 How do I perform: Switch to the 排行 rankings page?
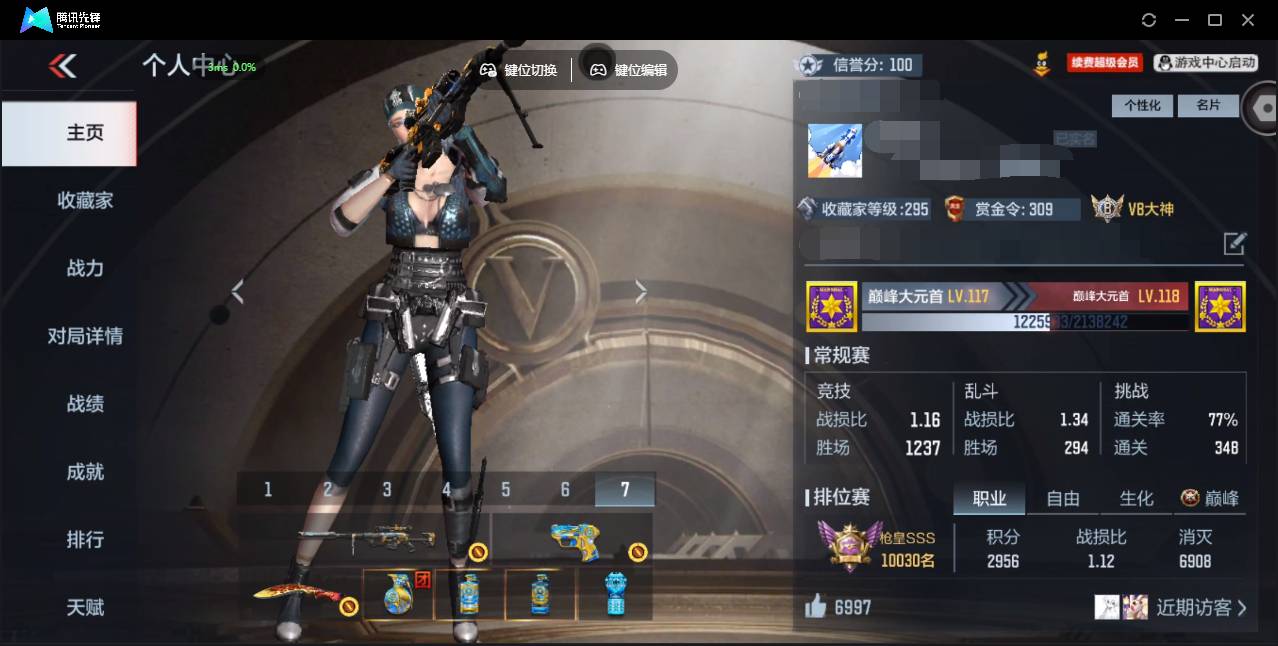point(85,540)
